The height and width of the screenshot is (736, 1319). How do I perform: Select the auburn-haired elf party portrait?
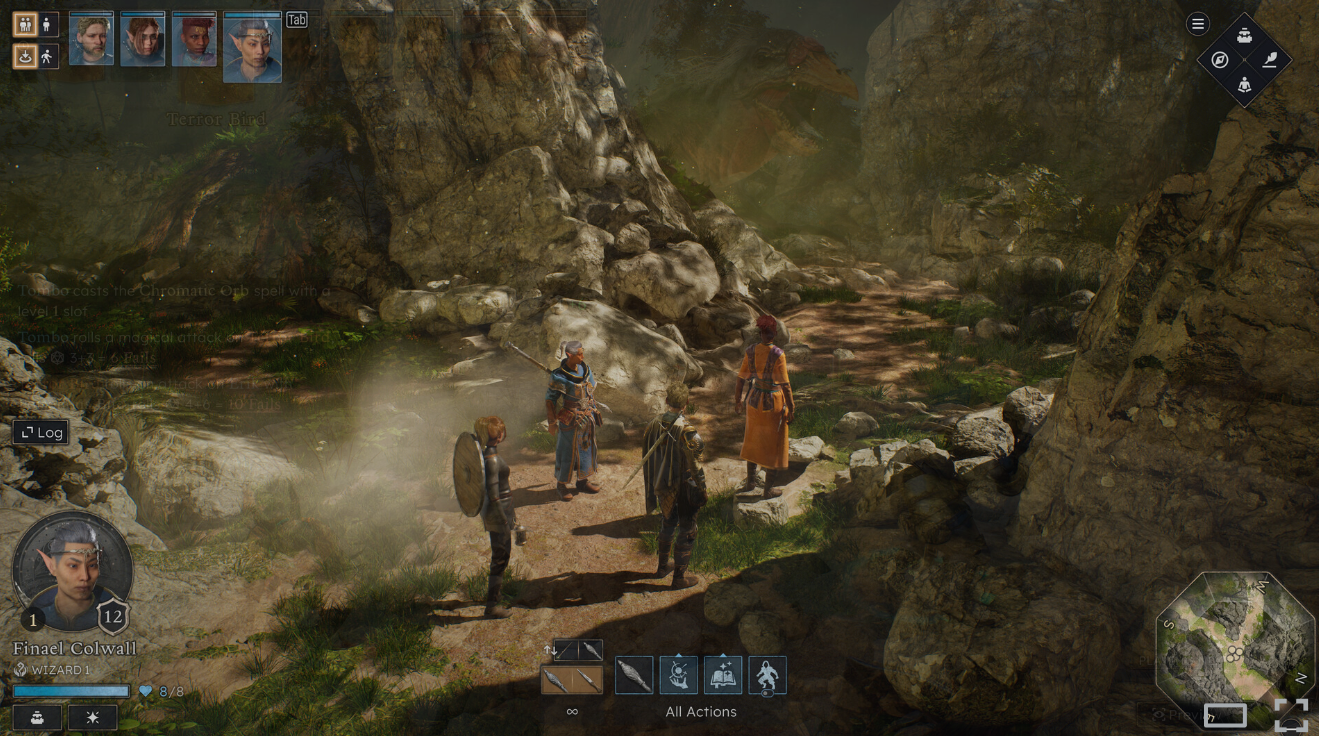click(142, 40)
